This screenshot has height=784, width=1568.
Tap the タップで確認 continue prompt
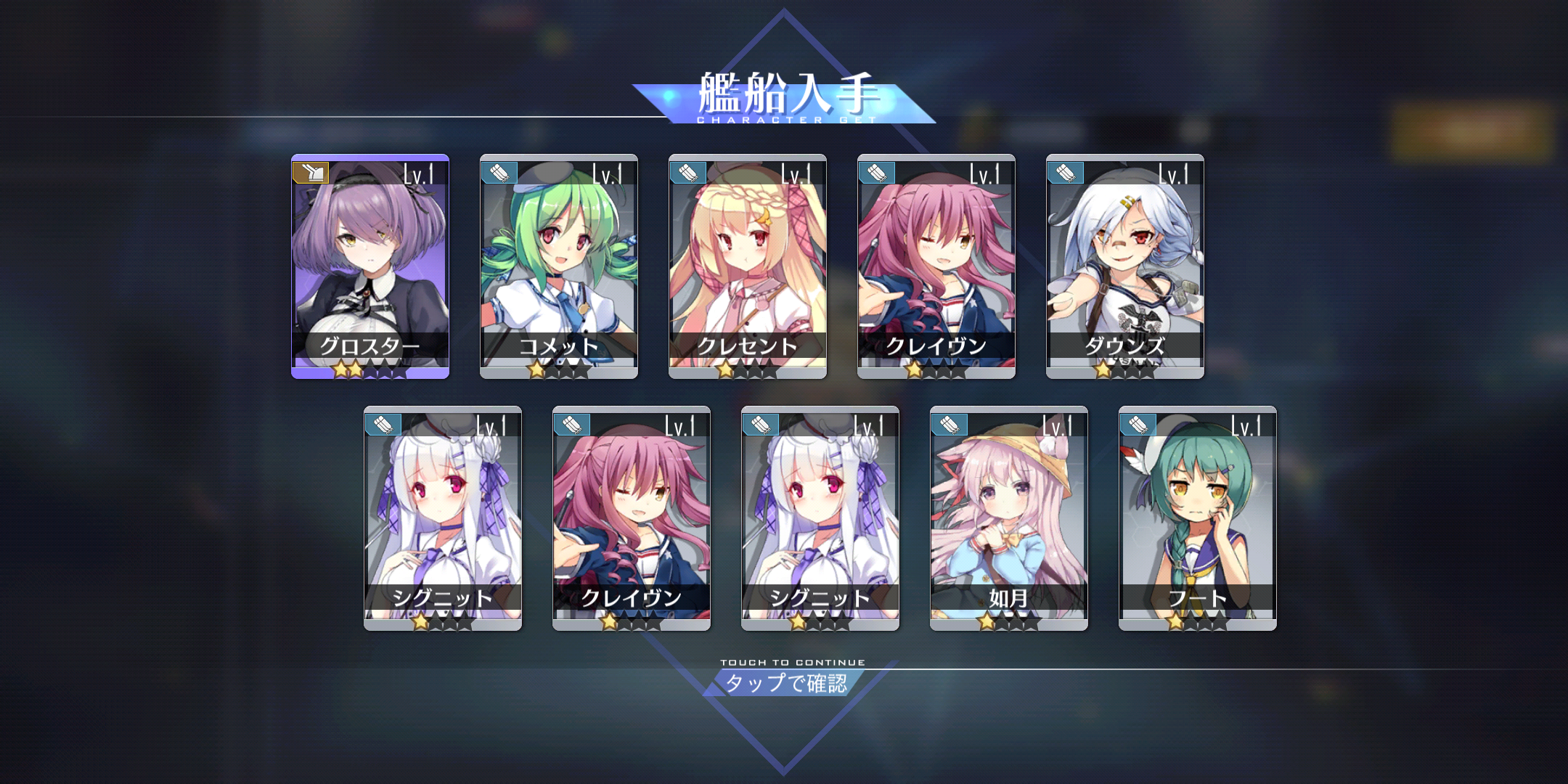(x=785, y=682)
